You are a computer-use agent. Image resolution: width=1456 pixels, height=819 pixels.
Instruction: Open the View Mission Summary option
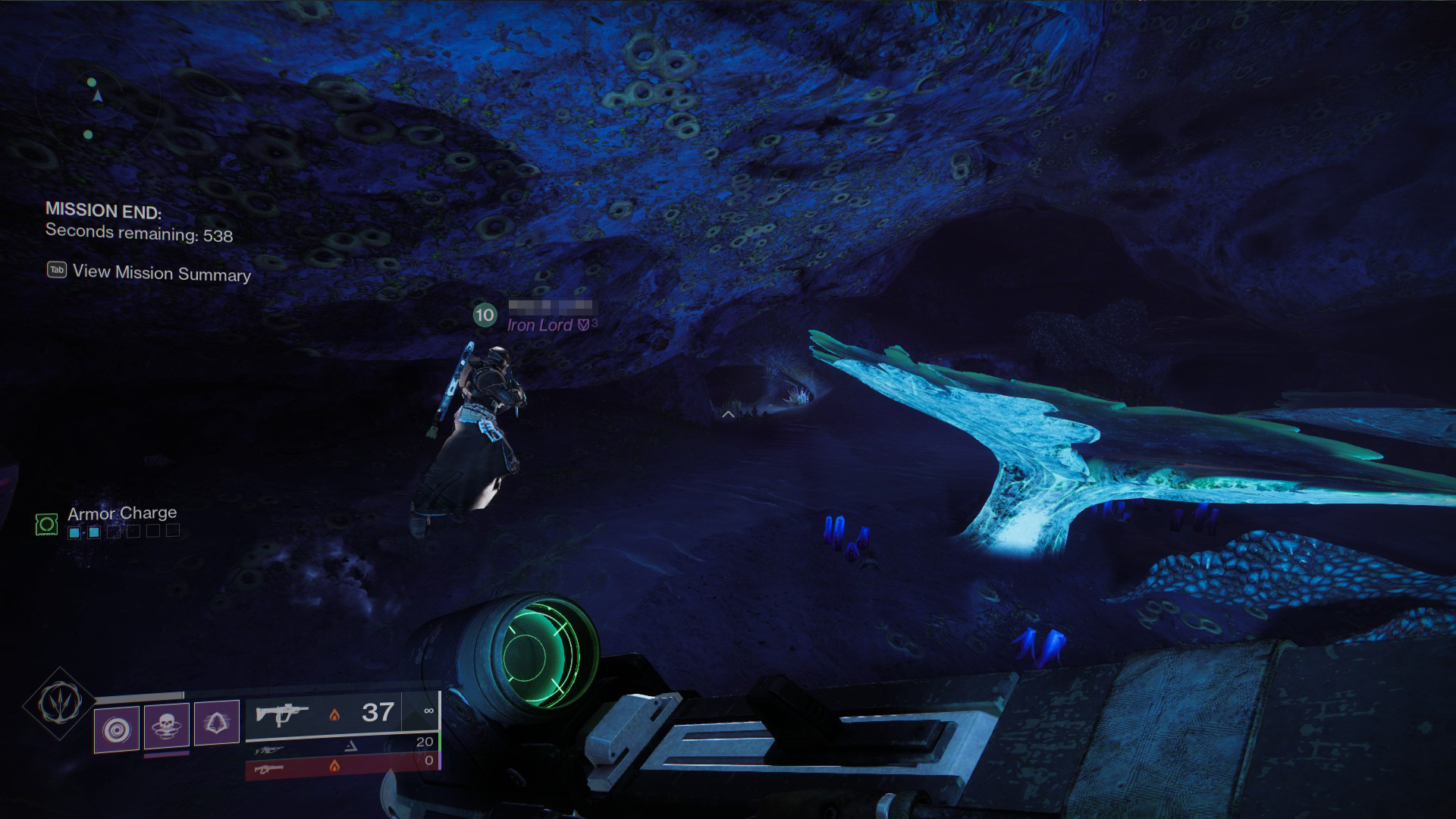tap(161, 273)
